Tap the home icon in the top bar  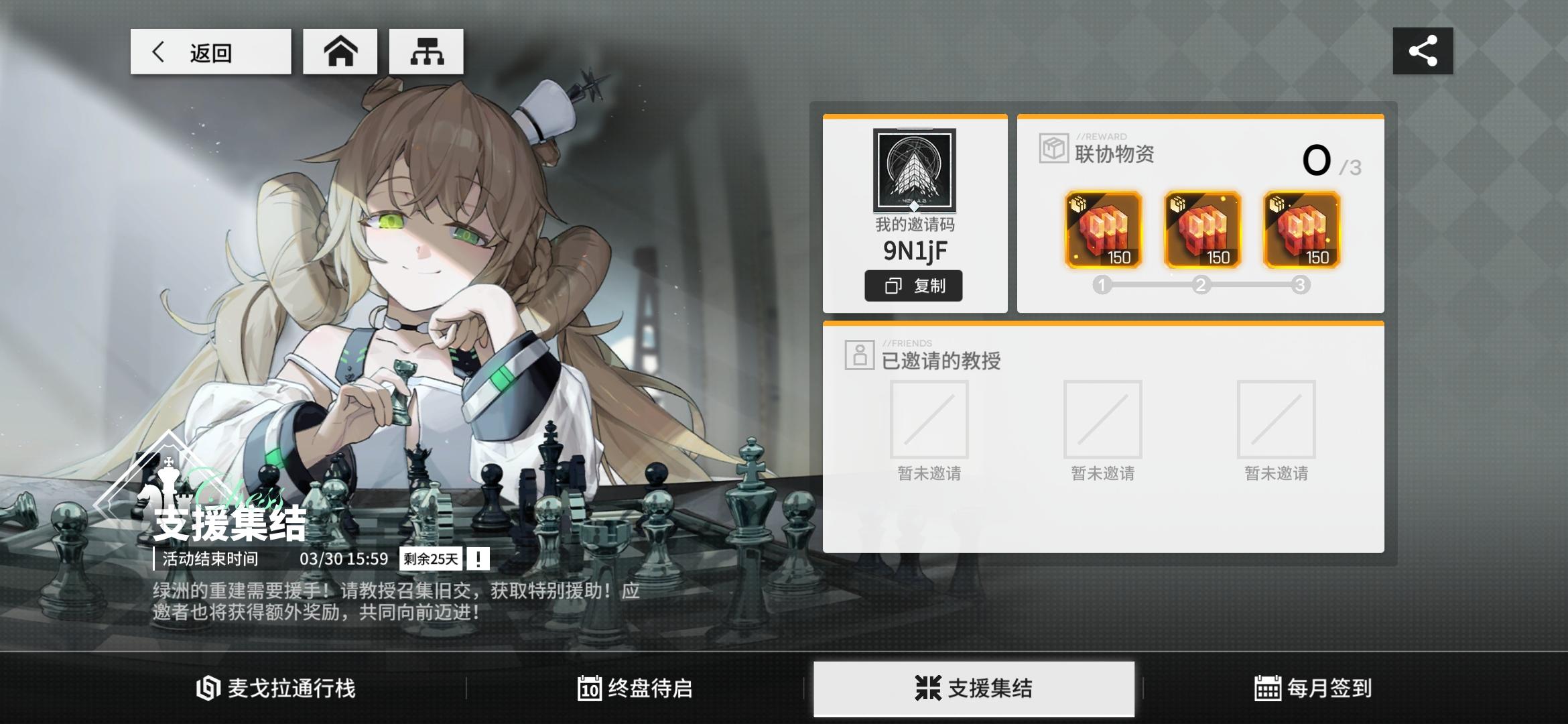click(x=340, y=50)
